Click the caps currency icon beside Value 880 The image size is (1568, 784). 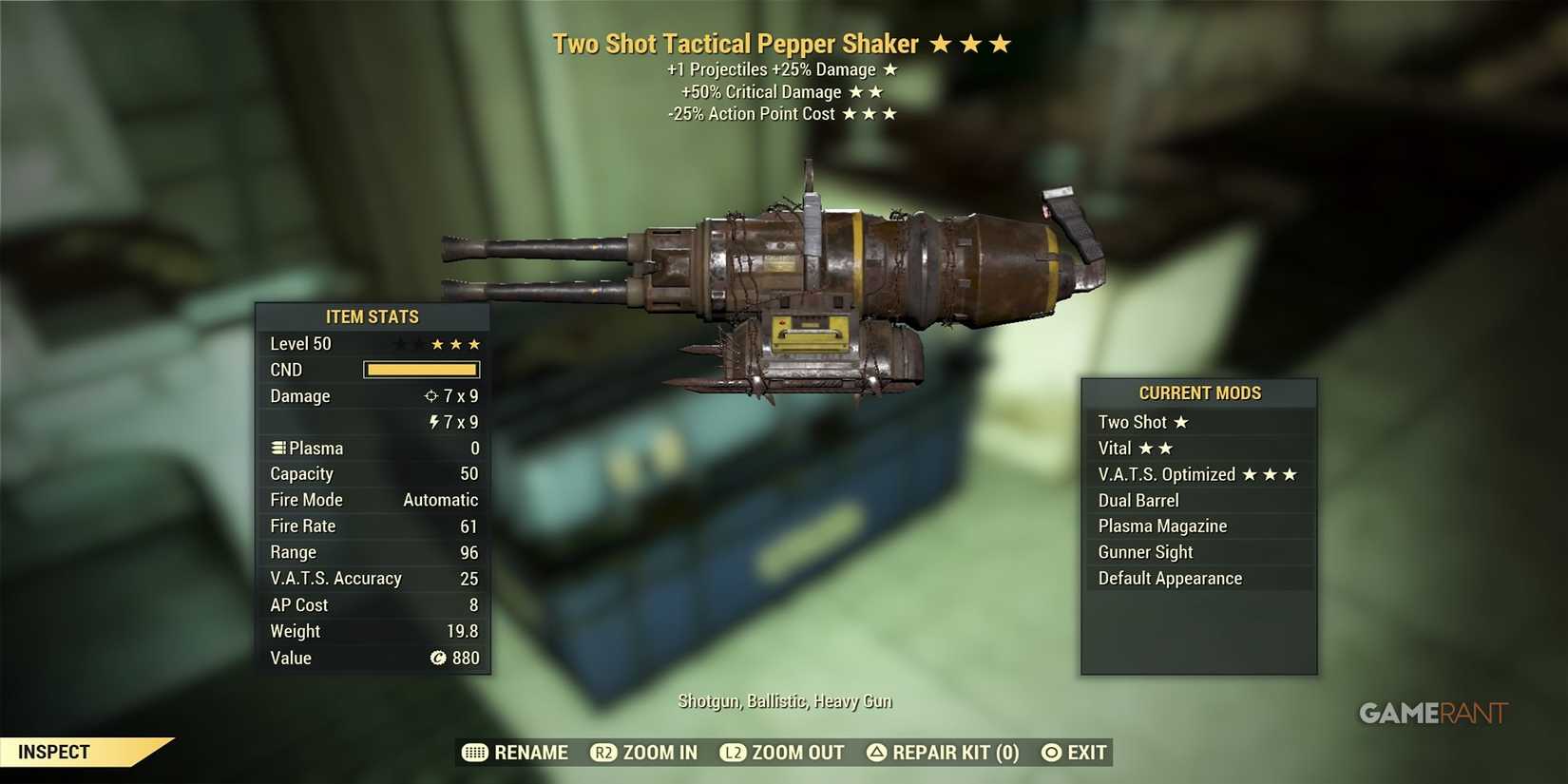point(438,658)
